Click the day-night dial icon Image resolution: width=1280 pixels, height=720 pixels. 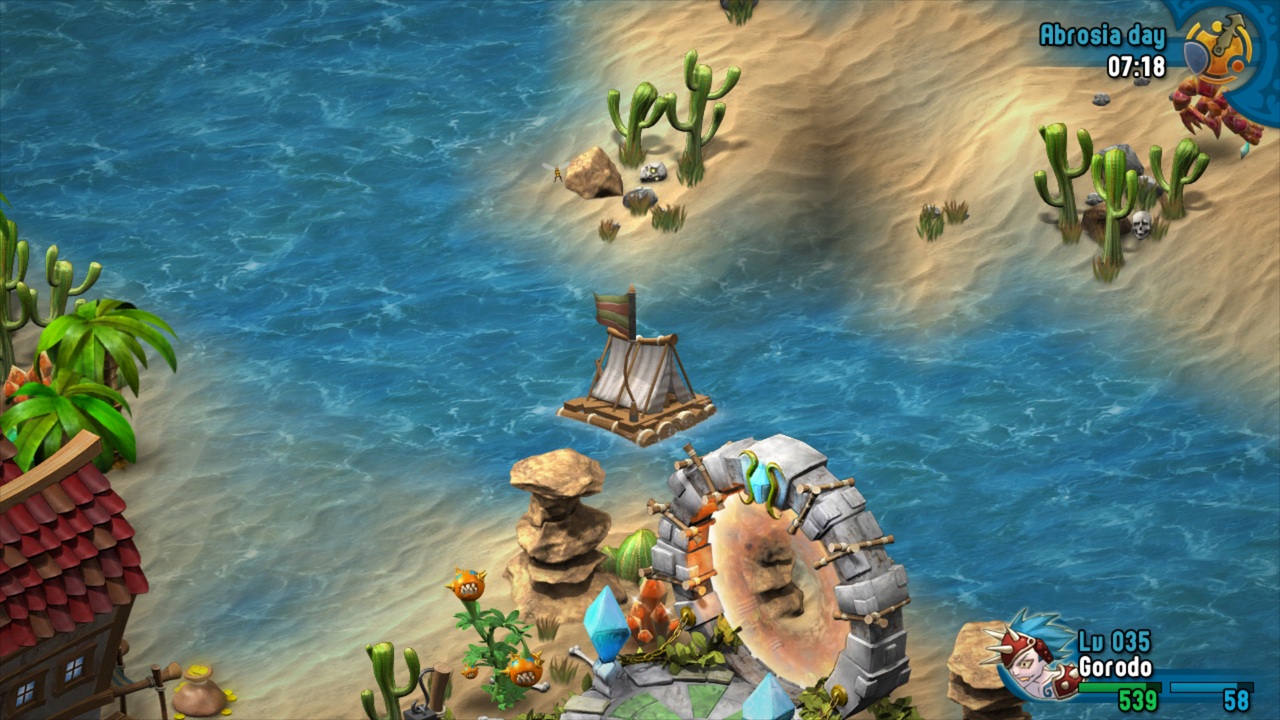coord(1217,48)
